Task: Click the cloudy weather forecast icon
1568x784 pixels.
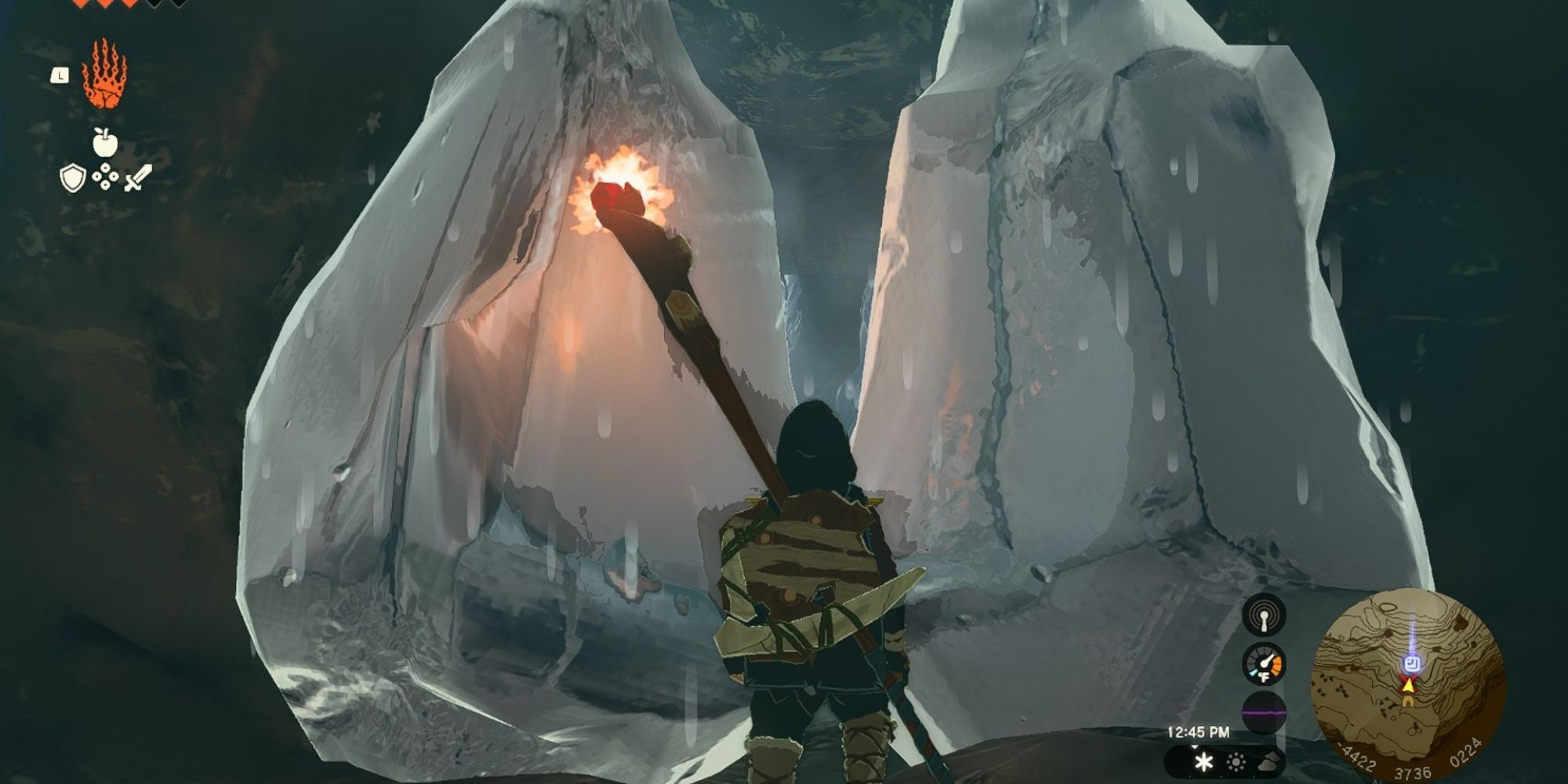Action: pos(1268,763)
